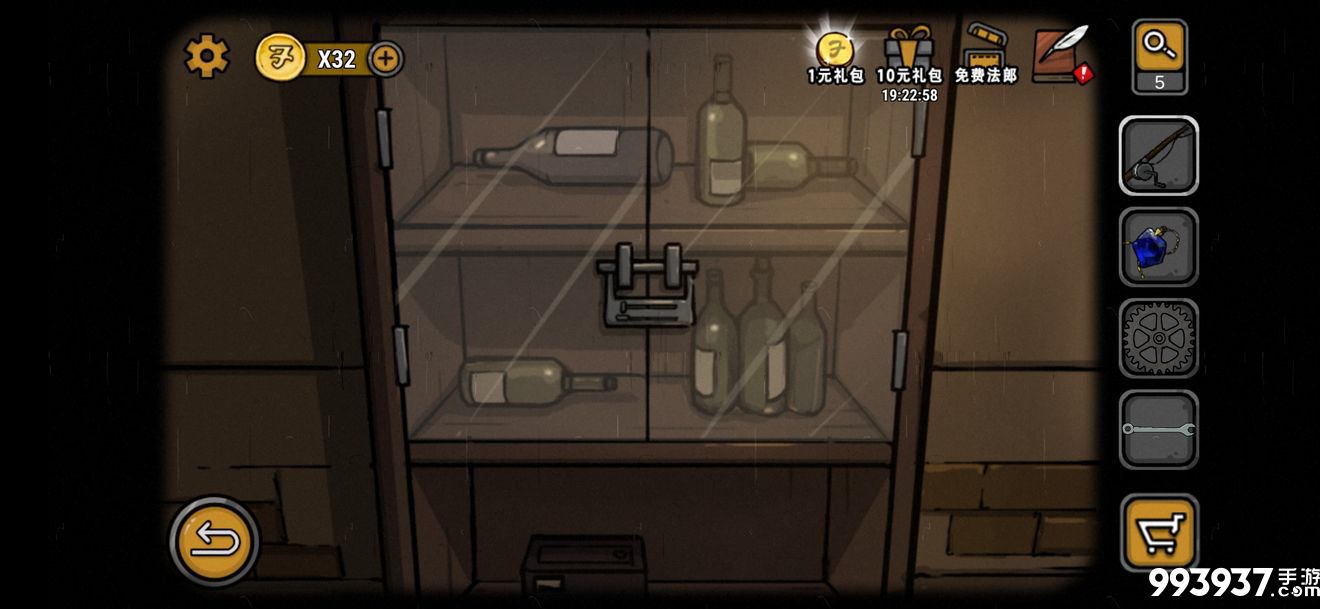This screenshot has width=1320, height=609.
Task: Open the quill journal book
Action: click(x=1061, y=55)
